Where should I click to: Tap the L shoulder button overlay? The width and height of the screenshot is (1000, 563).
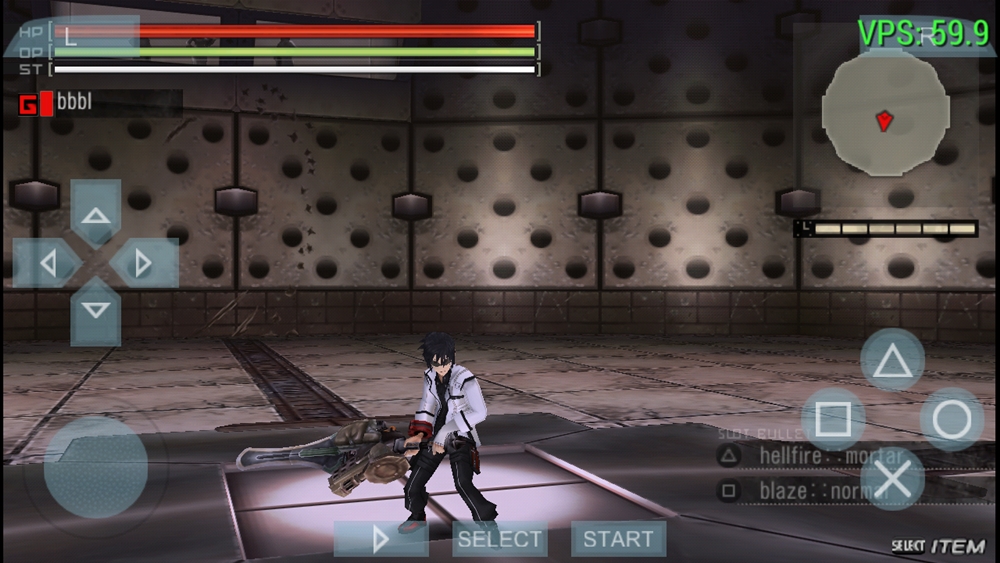[x=70, y=36]
